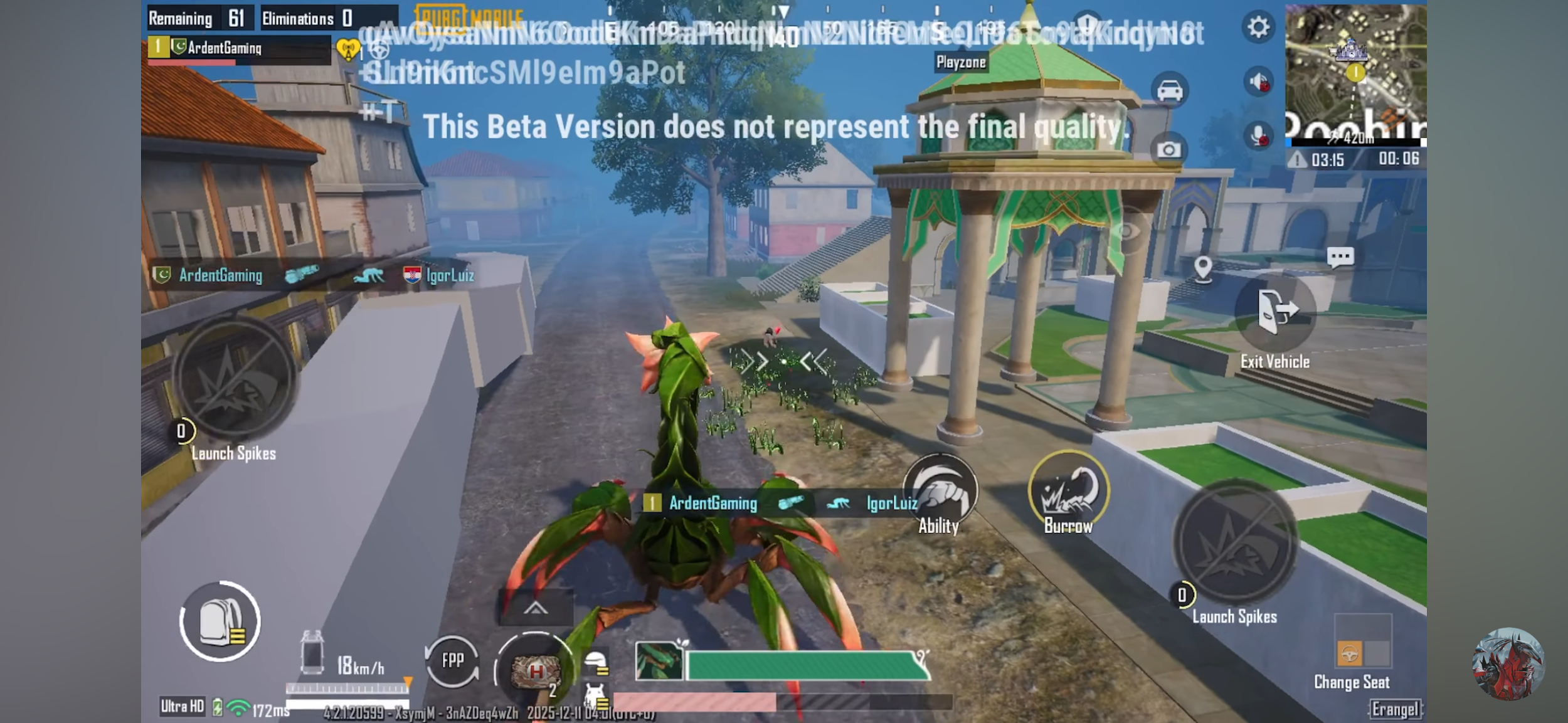Activate the Burrow ability
The image size is (1568, 723).
(1068, 492)
